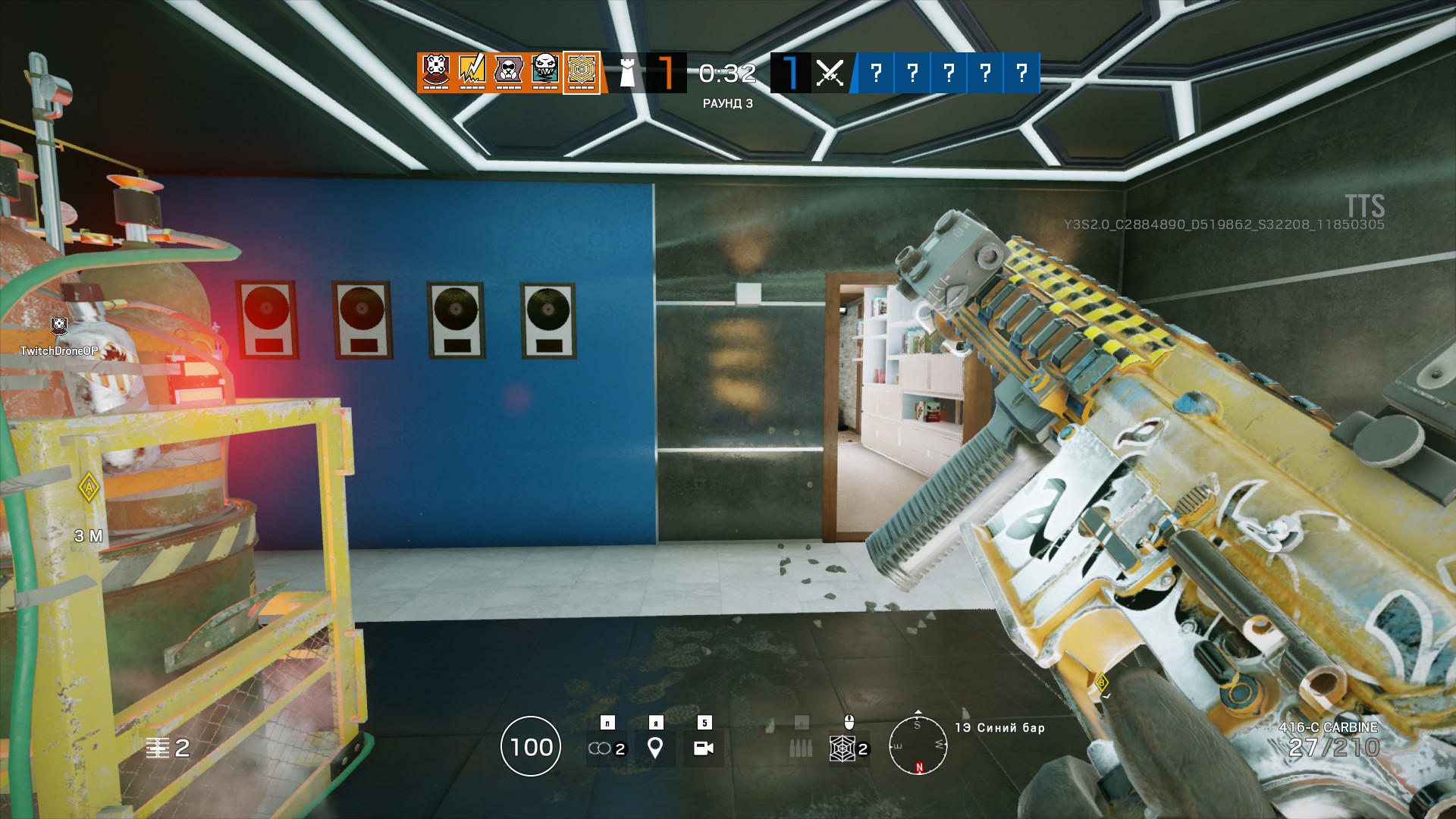Click the first question-mark enemy slot
This screenshot has height=819, width=1456.
877,73
